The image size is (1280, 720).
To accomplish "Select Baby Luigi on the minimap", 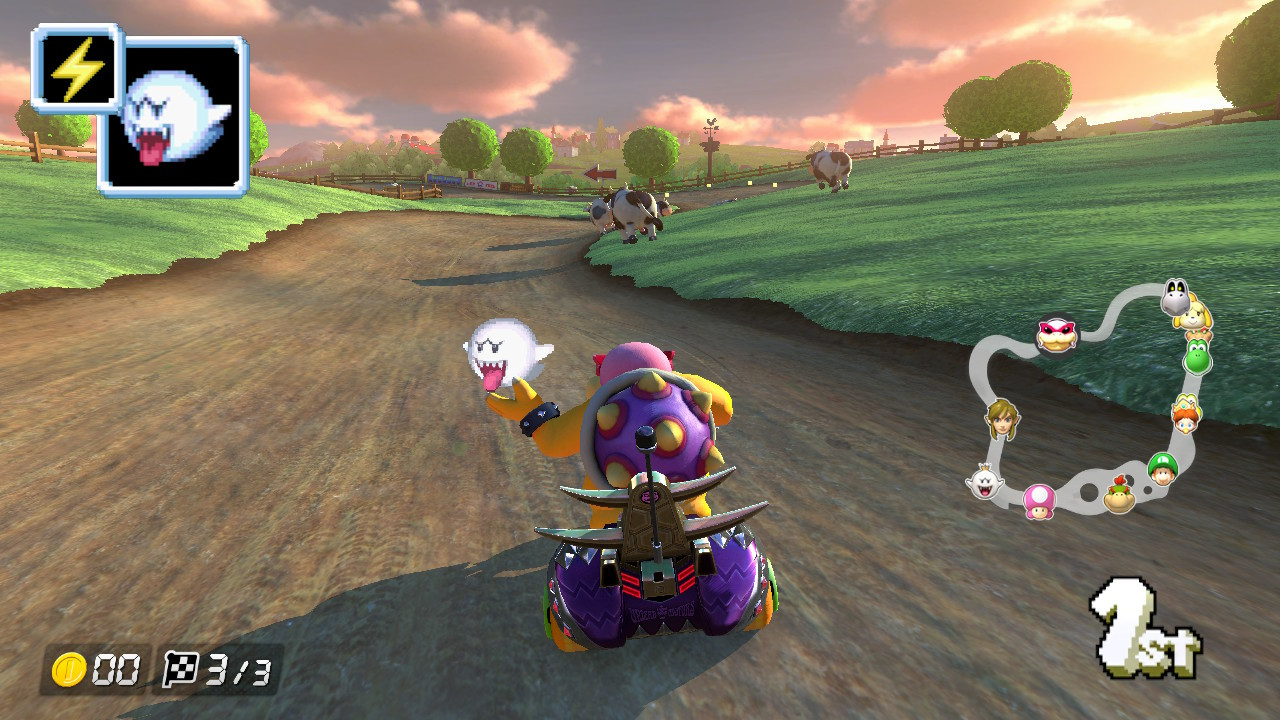I will (1161, 470).
